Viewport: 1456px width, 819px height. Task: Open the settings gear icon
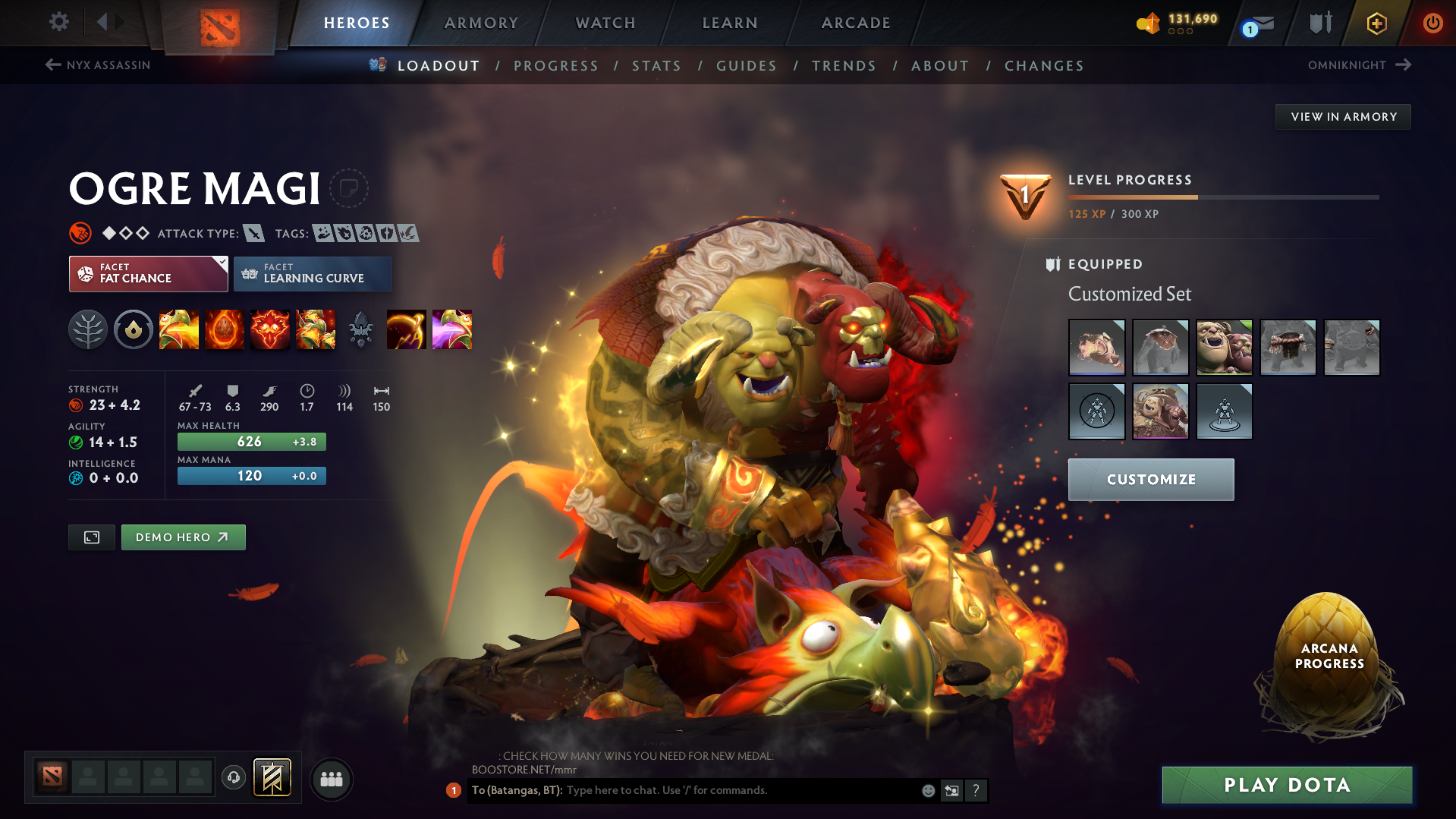pos(58,22)
